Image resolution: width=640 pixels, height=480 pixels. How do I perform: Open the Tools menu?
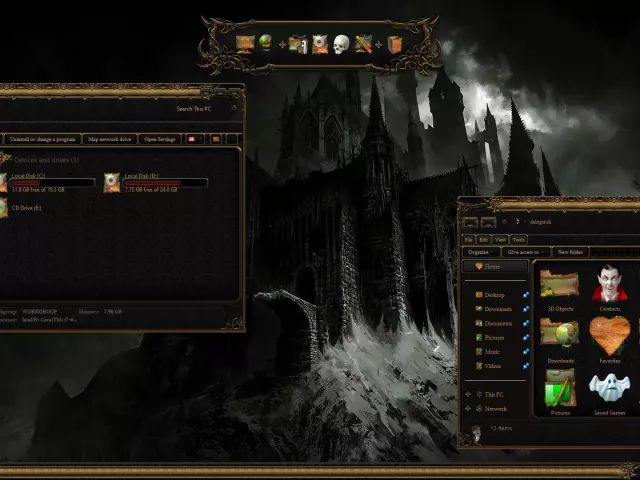coord(518,240)
